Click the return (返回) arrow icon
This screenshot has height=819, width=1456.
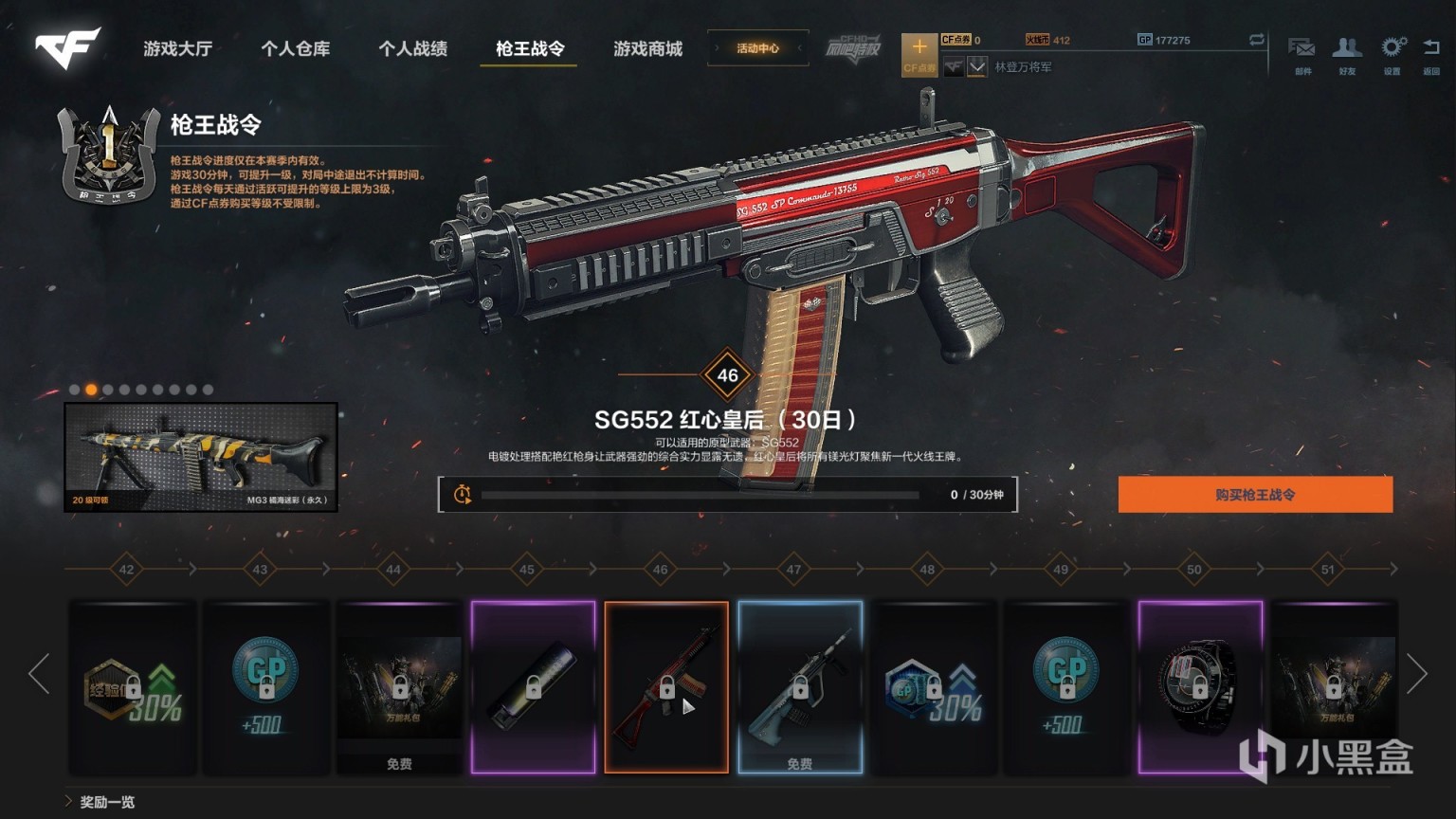1431,53
